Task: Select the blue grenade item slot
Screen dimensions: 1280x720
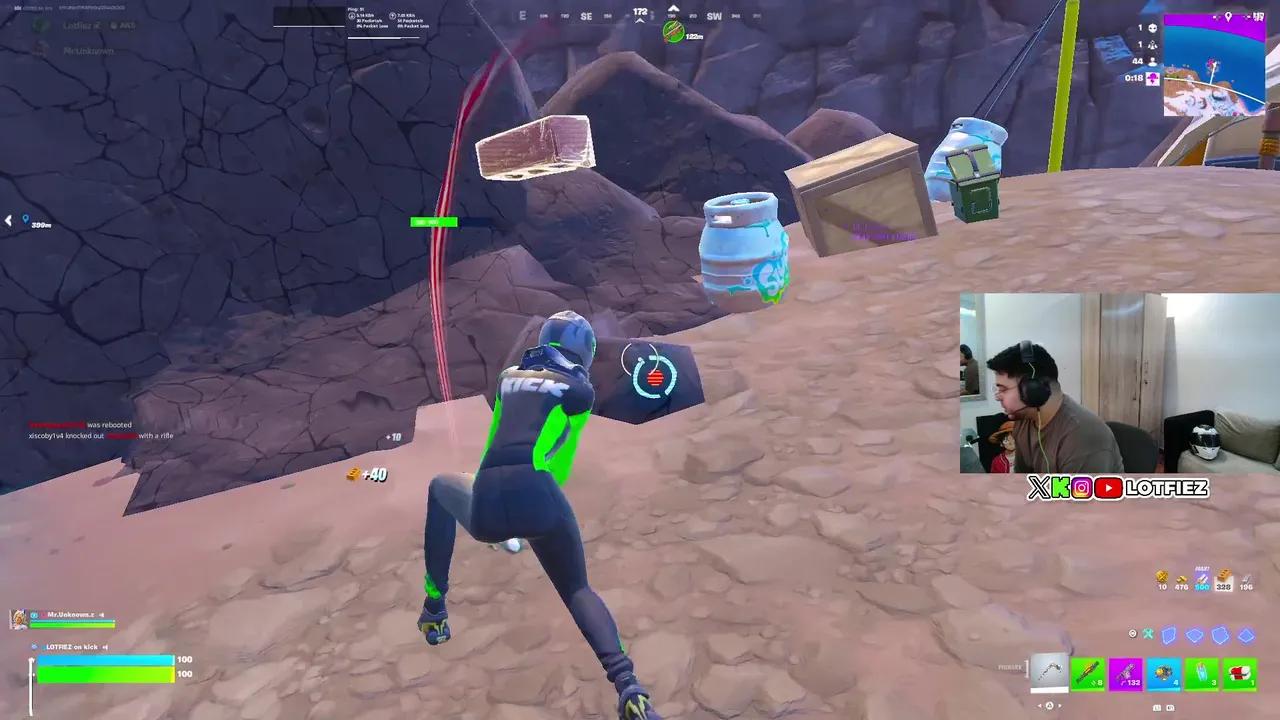Action: coord(1164,674)
